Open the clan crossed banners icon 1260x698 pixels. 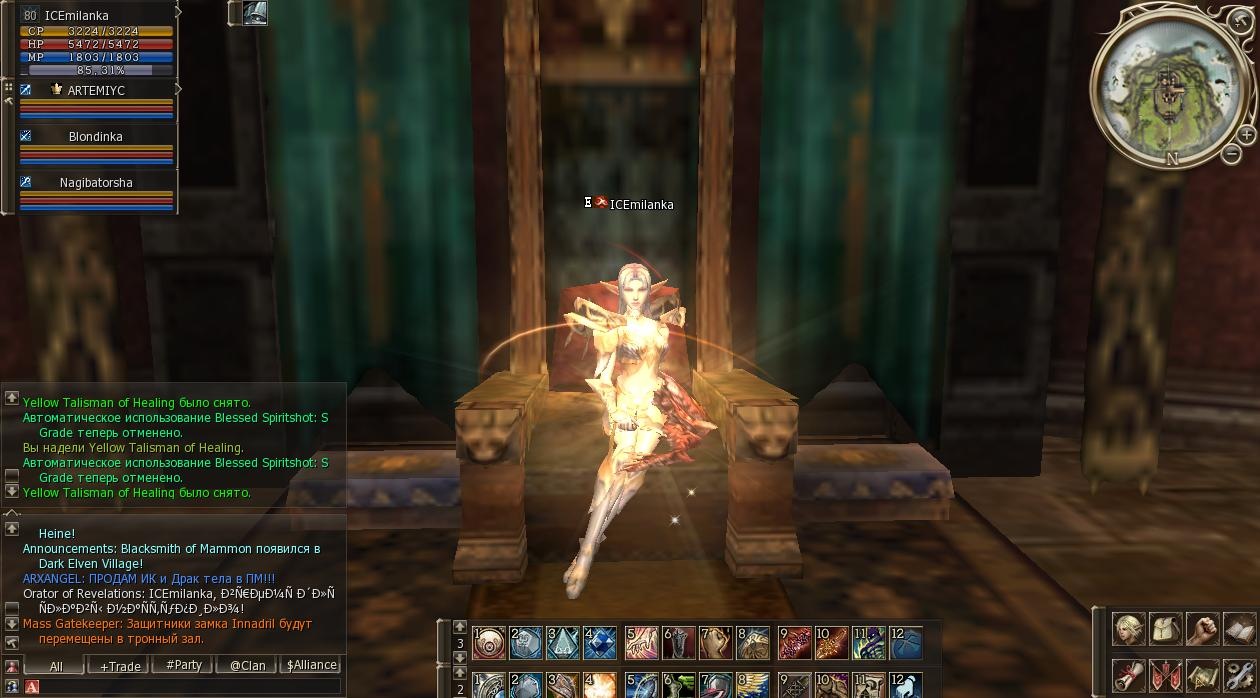coord(1166,675)
